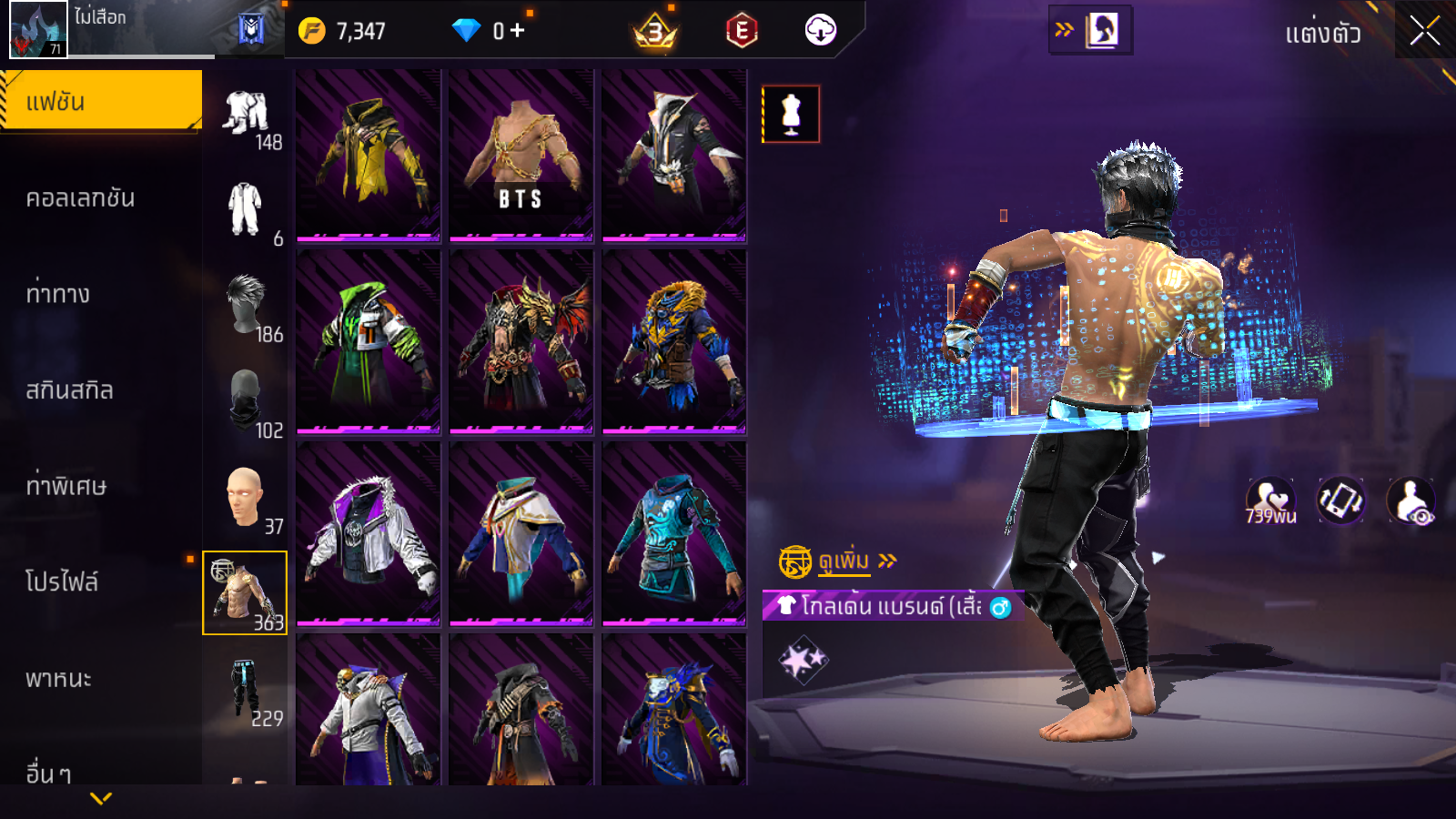Select the pants category with 229 items
The image size is (1456, 819).
tap(246, 689)
